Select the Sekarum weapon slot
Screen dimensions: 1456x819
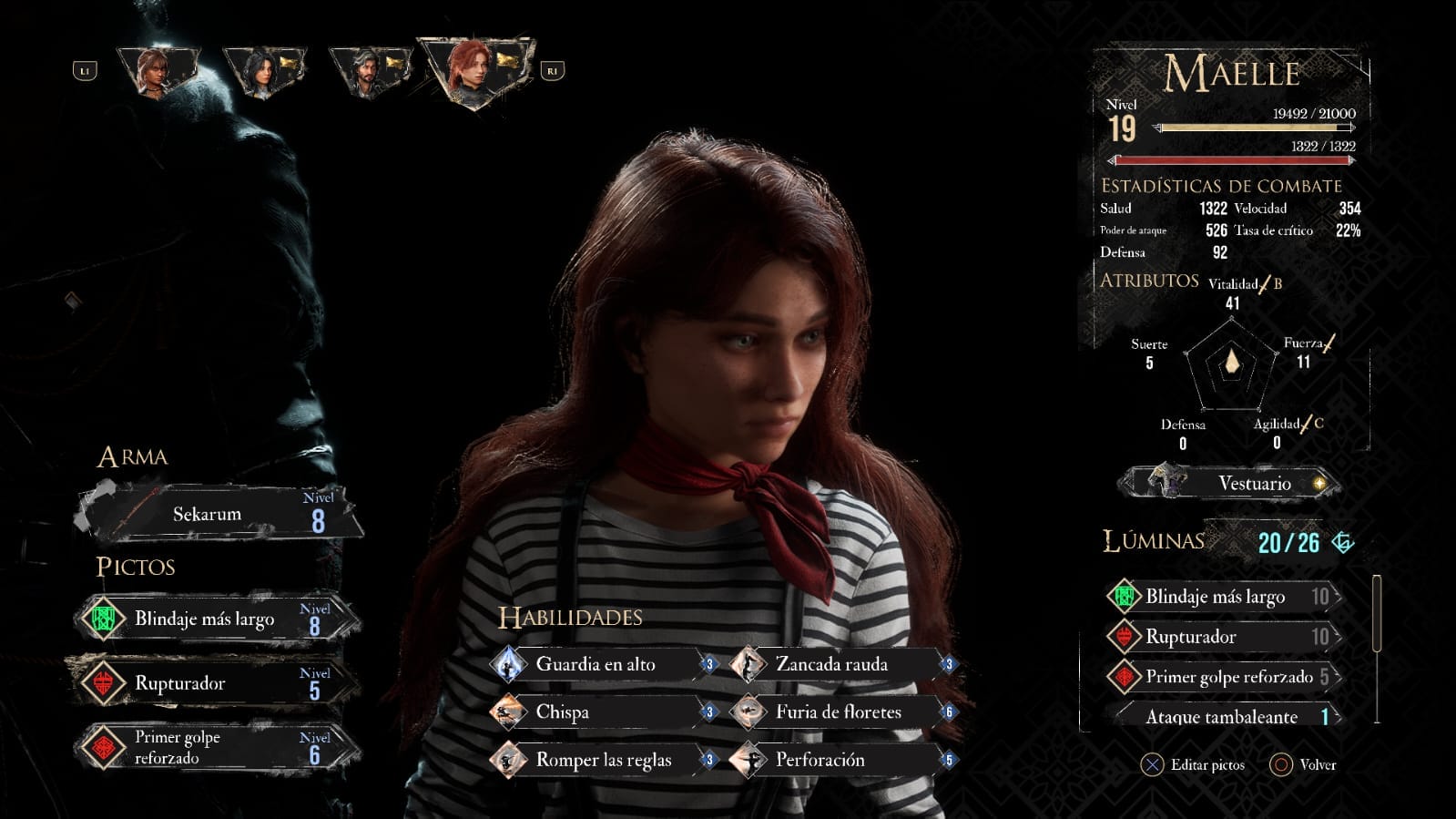tap(219, 514)
